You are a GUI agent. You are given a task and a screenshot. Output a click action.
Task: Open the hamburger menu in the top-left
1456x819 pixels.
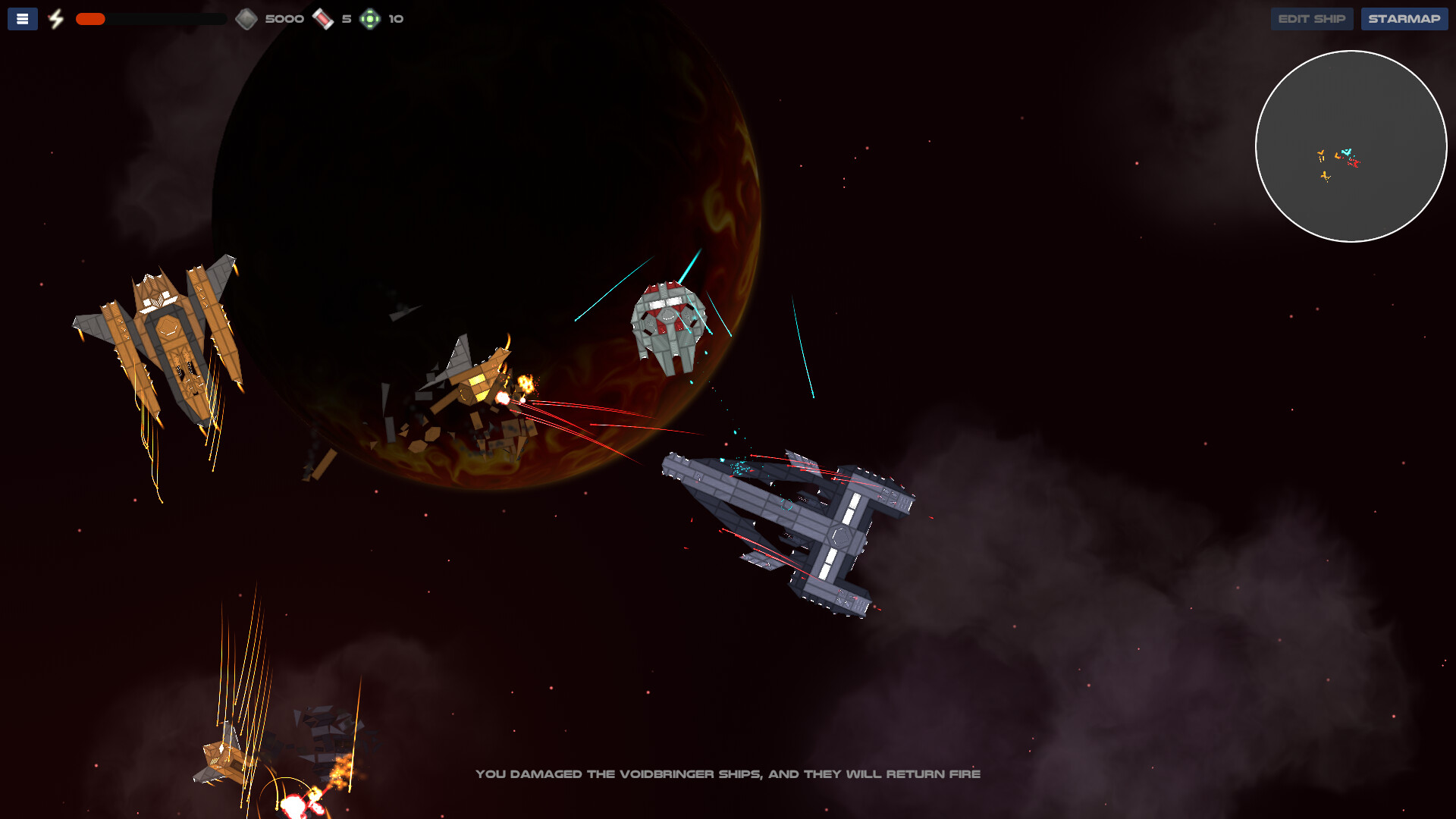[22, 18]
